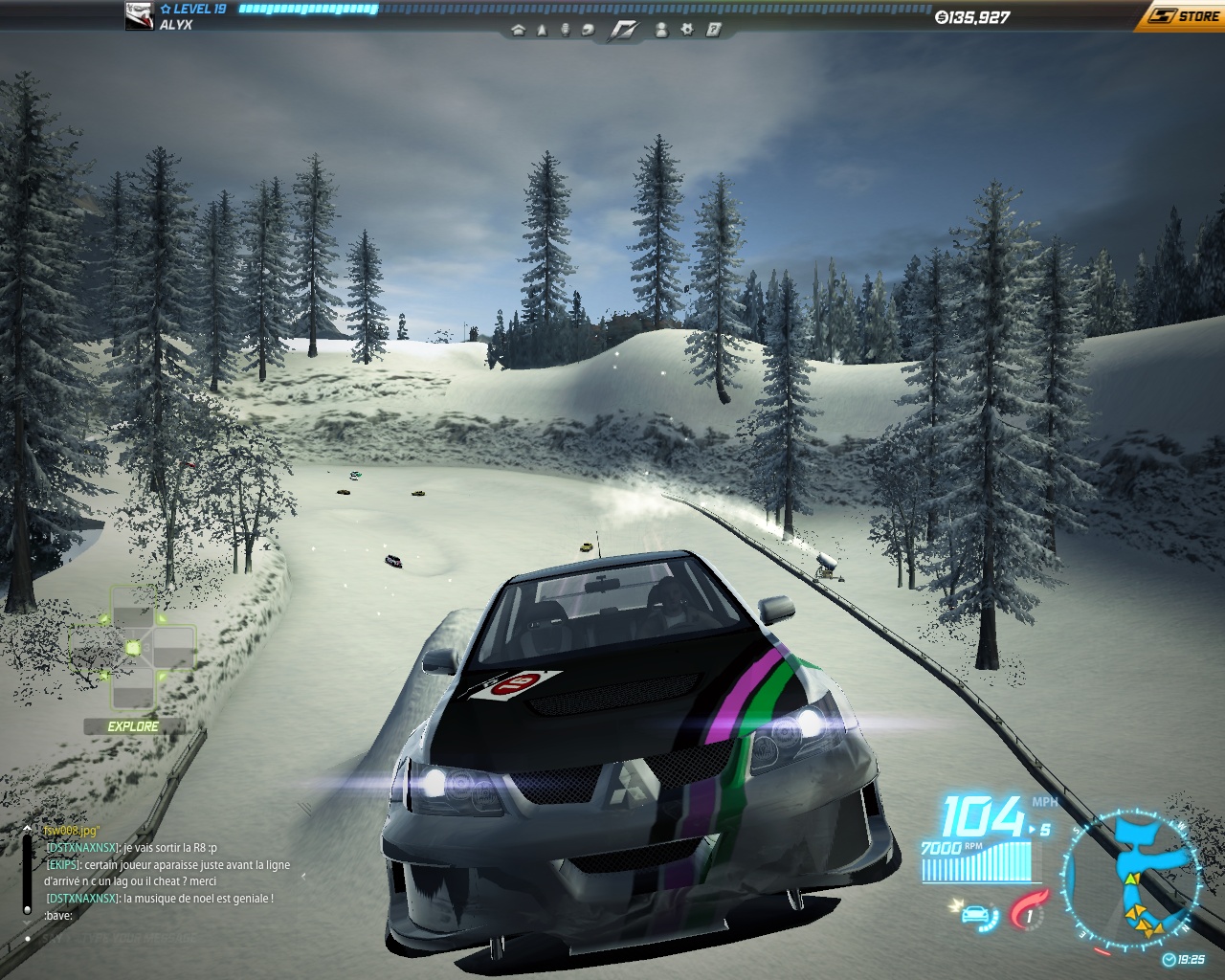
Task: Open the driver profile helmet icon
Action: 588,32
